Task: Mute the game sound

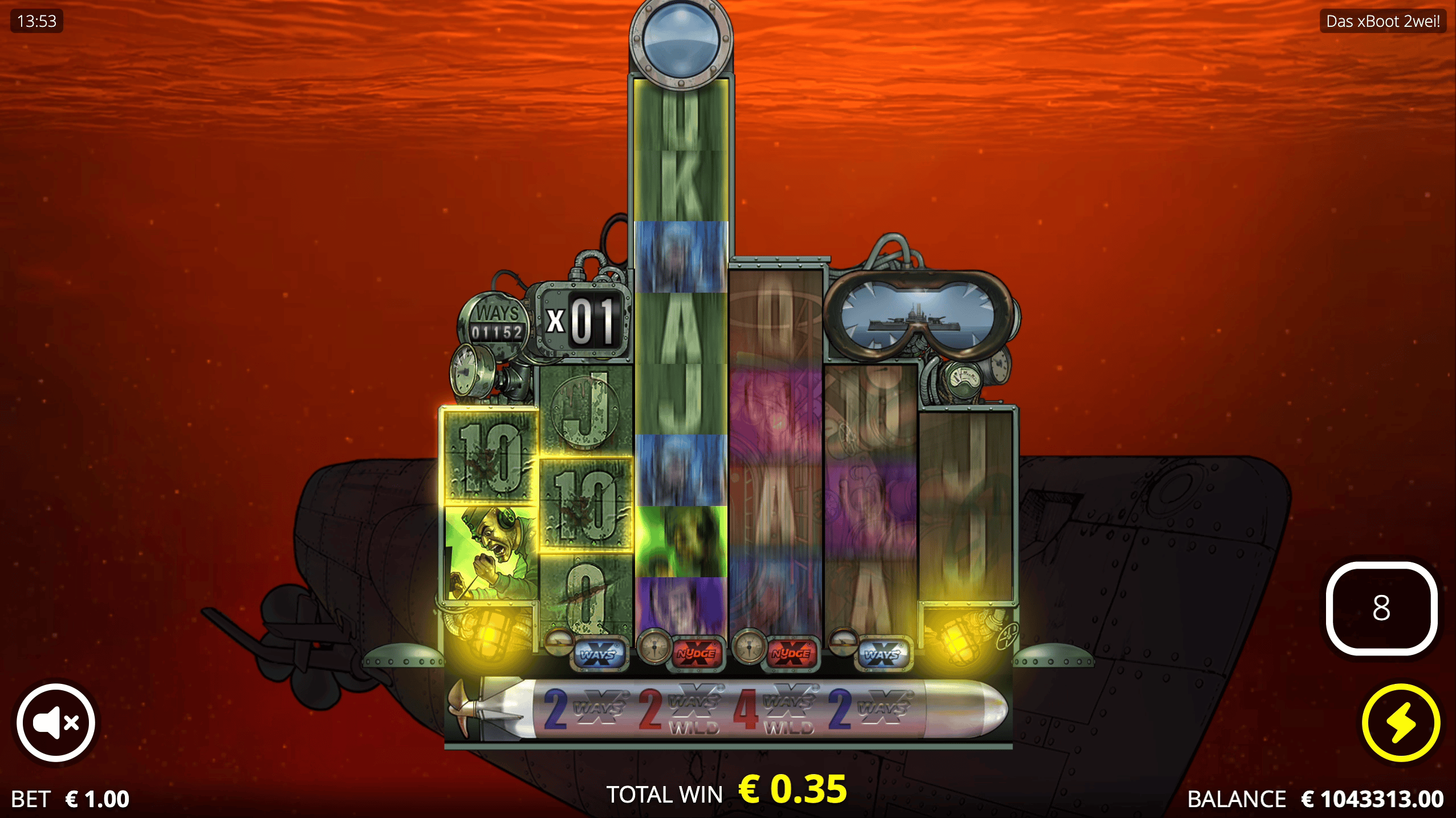Action: pos(55,722)
